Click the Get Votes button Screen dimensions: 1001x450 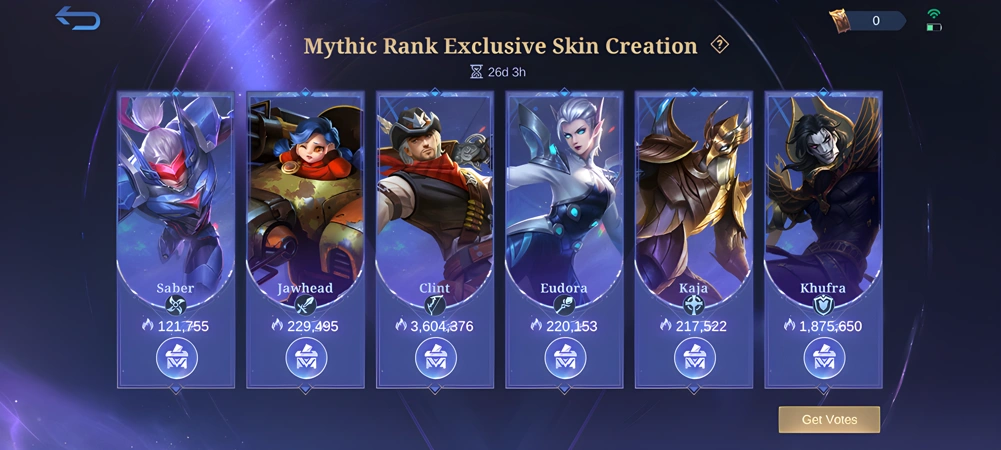(829, 419)
